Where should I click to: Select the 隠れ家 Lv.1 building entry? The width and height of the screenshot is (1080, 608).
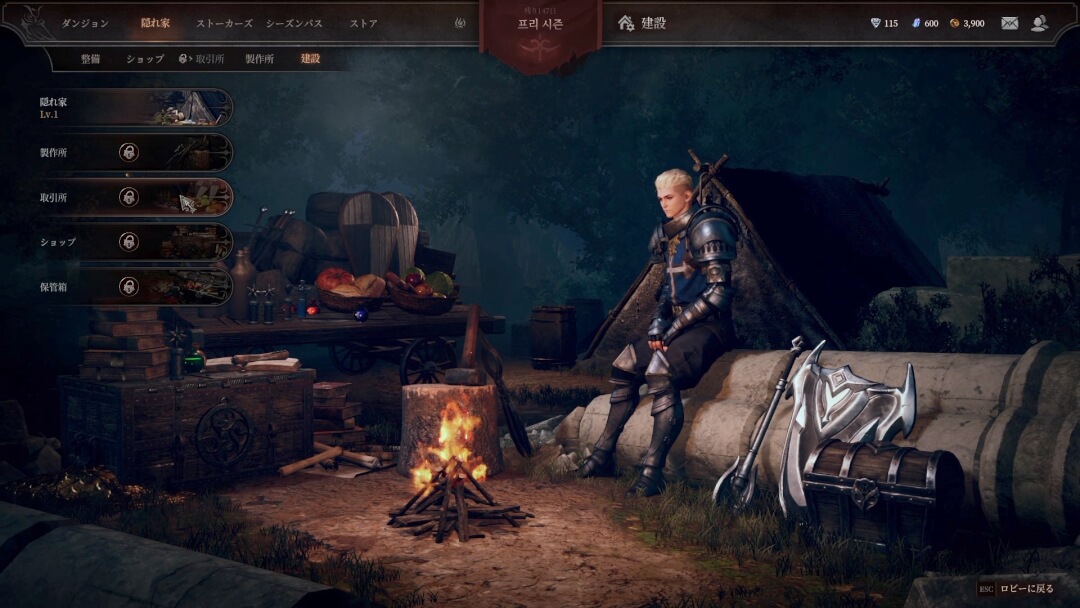135,107
